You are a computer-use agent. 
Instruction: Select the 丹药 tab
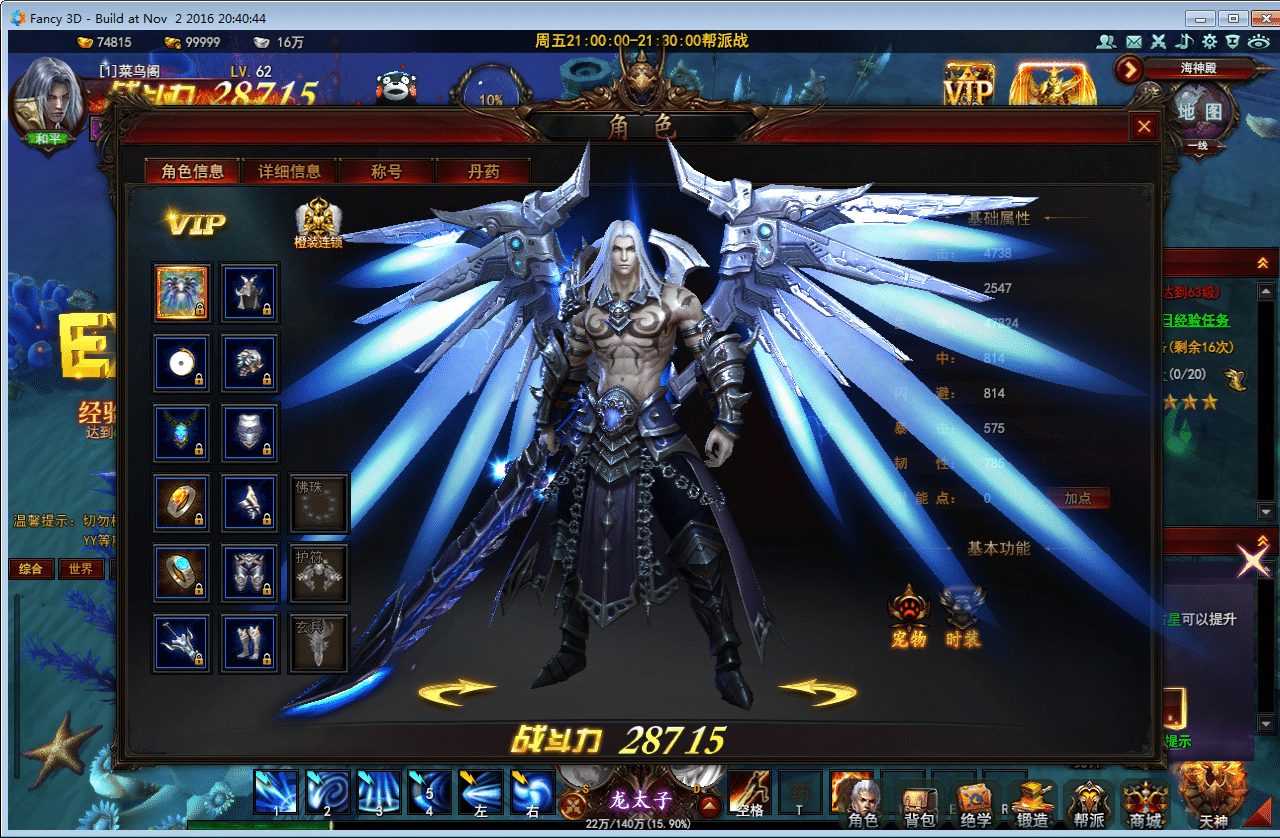483,172
